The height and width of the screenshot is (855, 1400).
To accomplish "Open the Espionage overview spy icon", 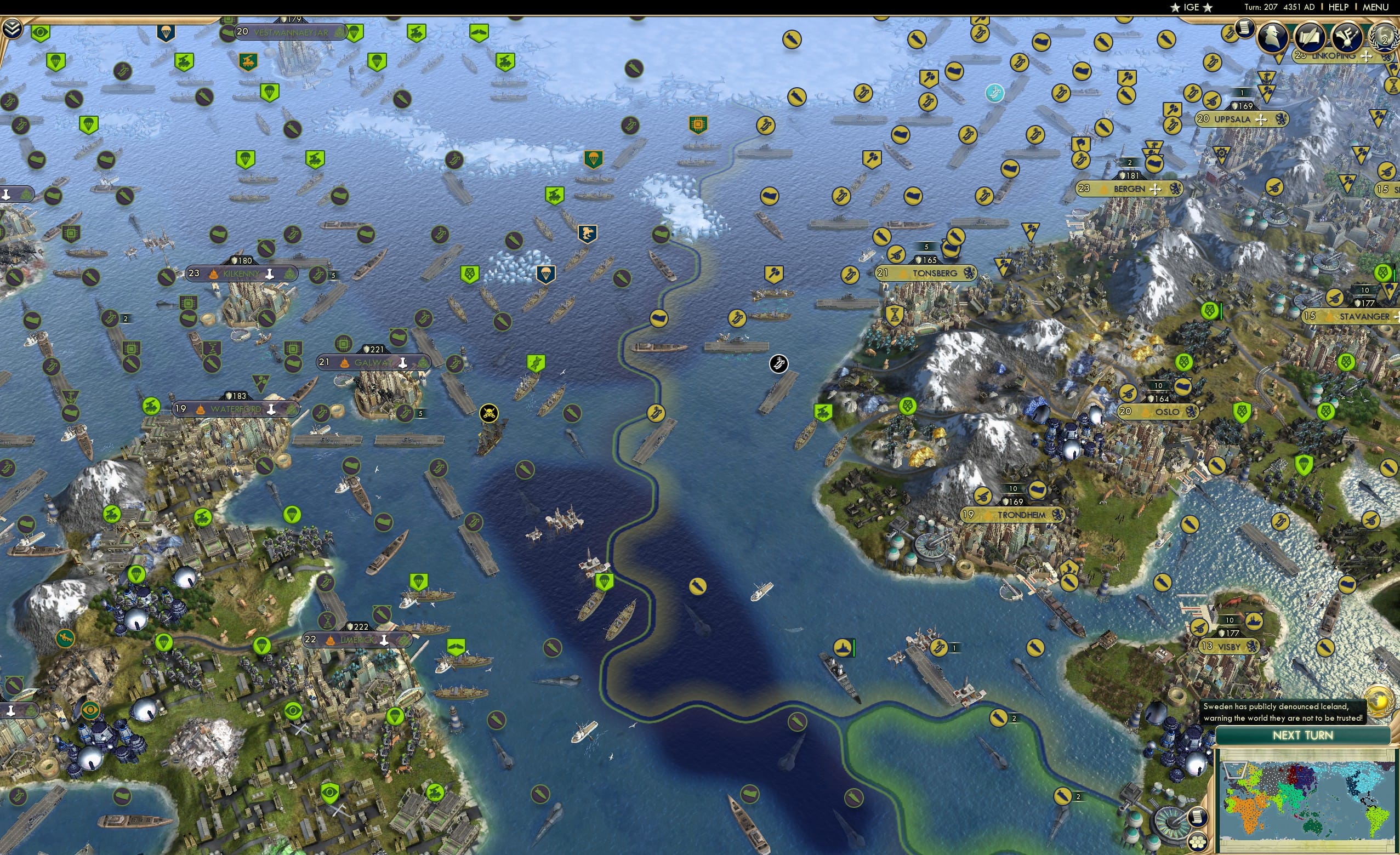I will coord(1272,36).
